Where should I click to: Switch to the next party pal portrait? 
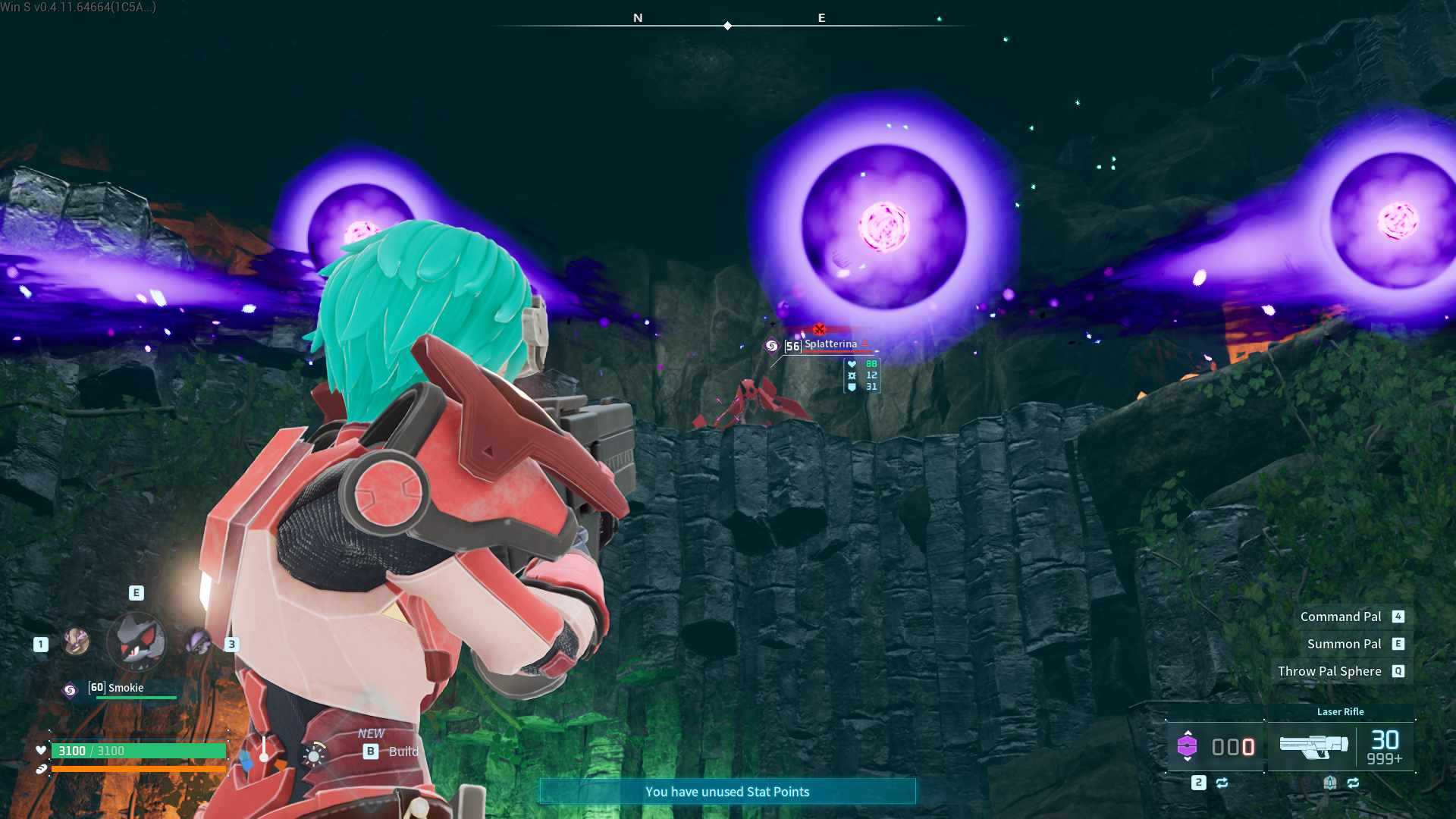pyautogui.click(x=199, y=642)
